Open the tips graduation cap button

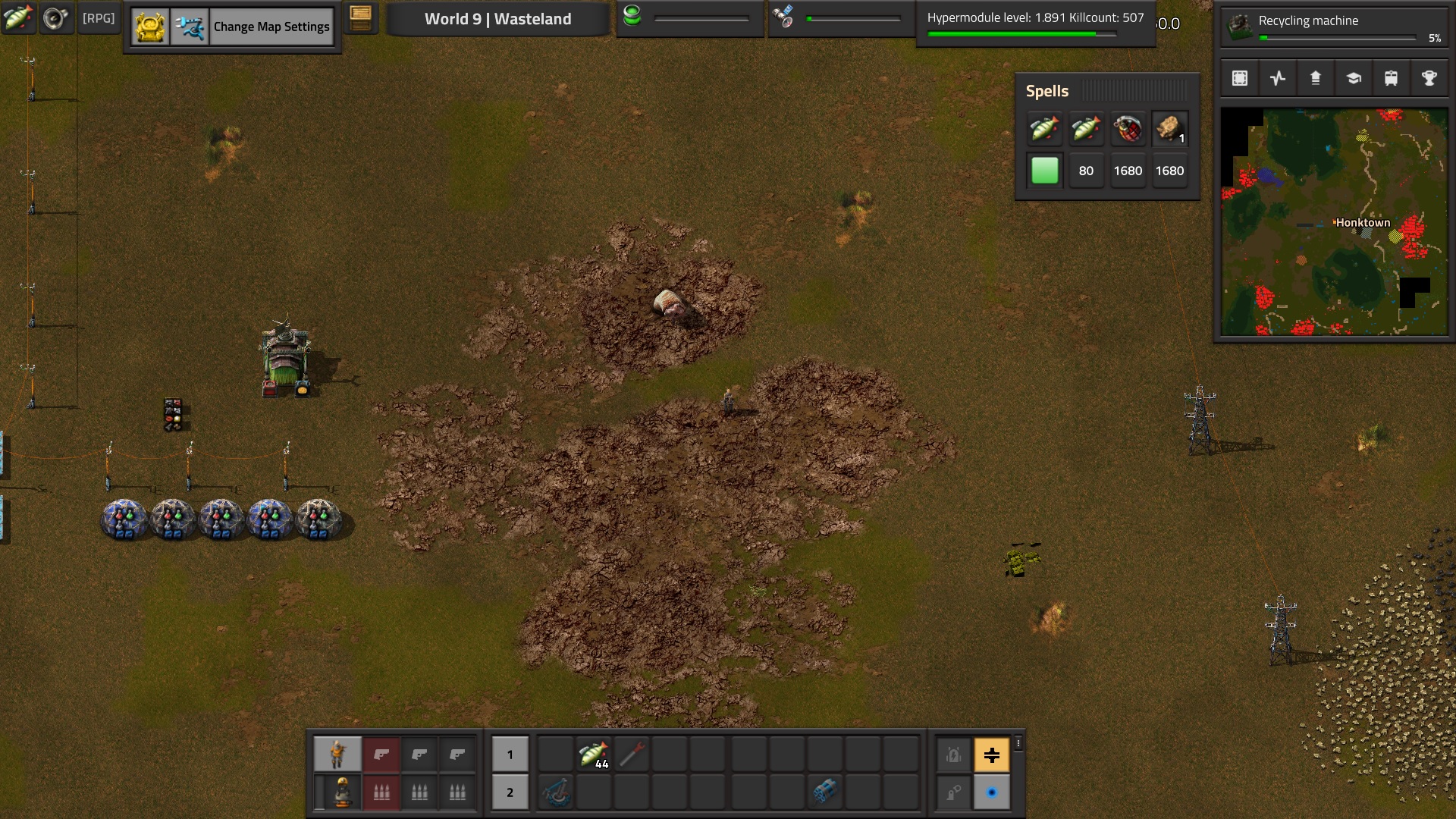[x=1354, y=78]
